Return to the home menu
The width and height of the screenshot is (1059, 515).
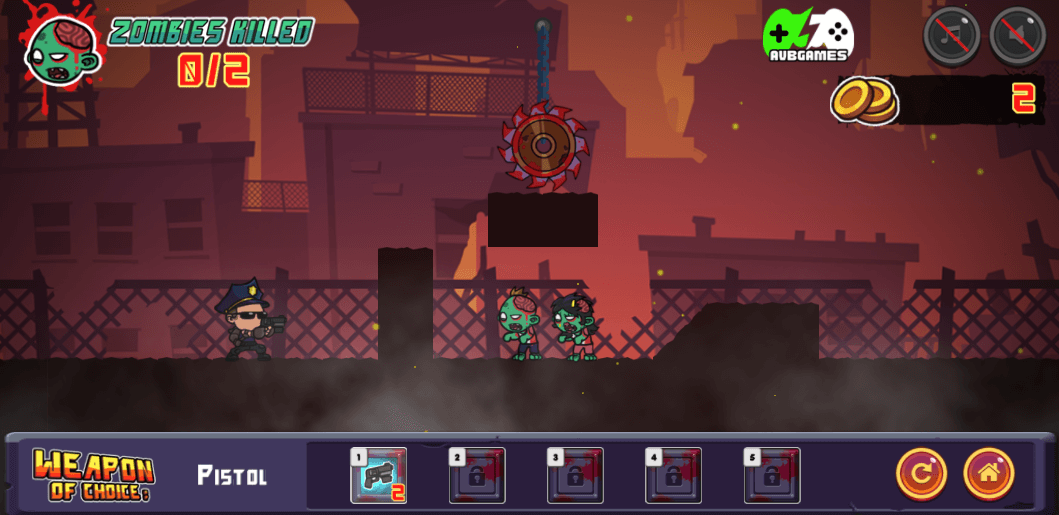(989, 474)
